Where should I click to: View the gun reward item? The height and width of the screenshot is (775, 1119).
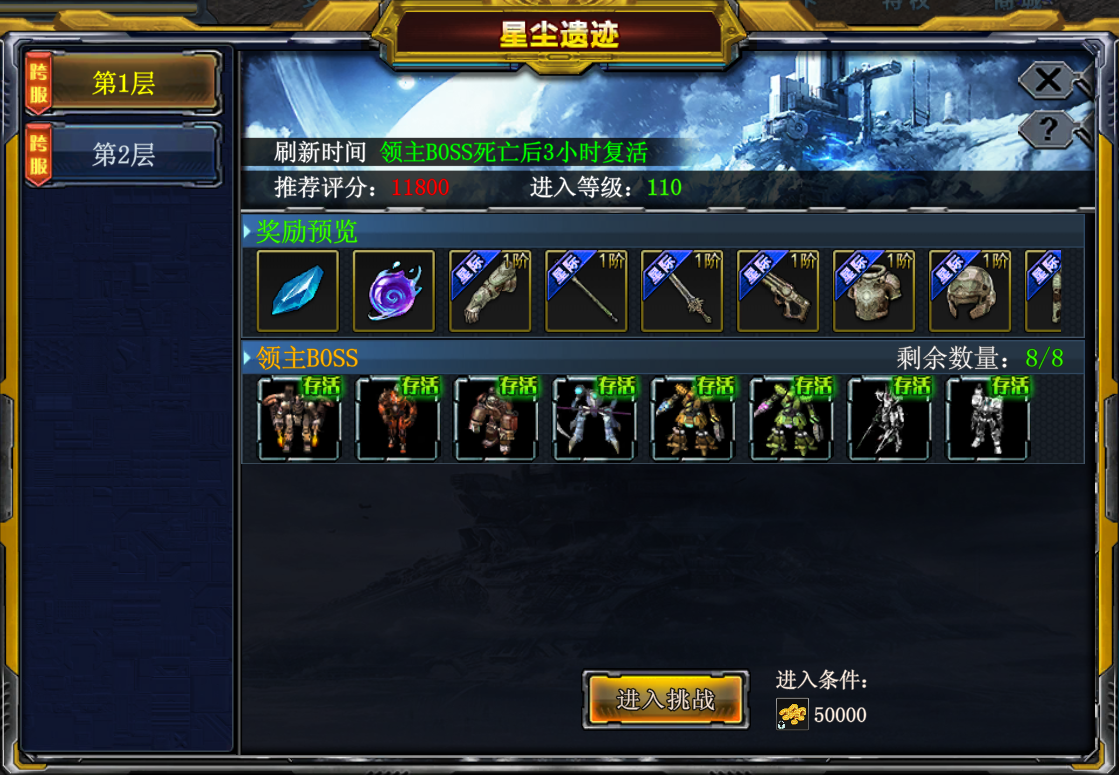[x=778, y=291]
